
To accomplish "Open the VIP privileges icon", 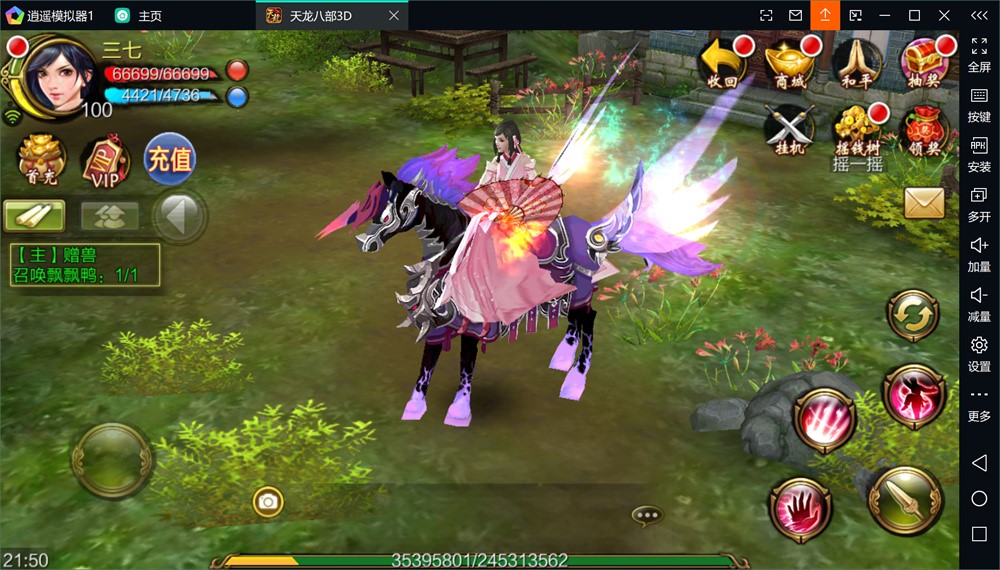I will point(105,160).
